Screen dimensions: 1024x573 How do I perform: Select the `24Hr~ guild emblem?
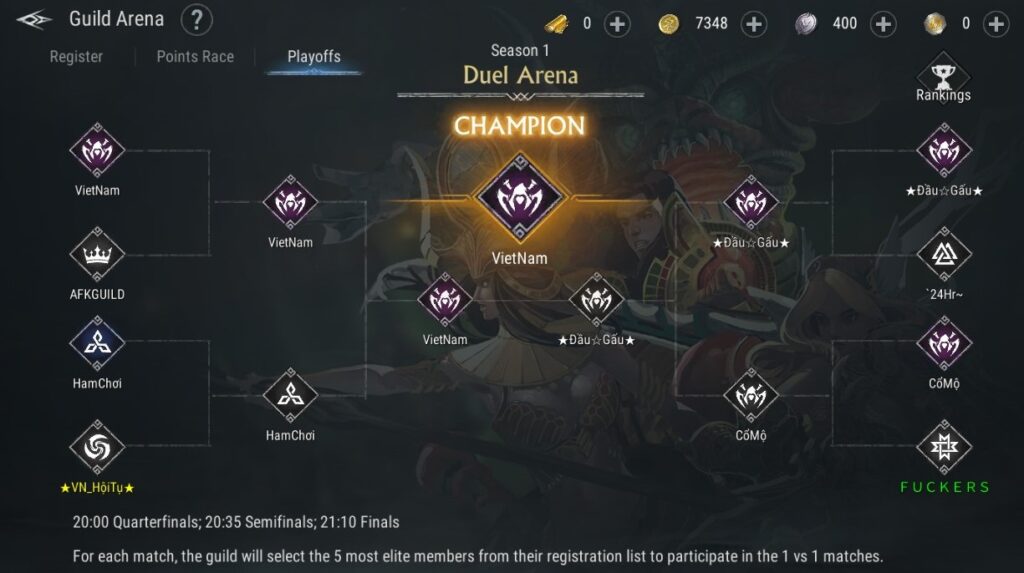tap(943, 255)
